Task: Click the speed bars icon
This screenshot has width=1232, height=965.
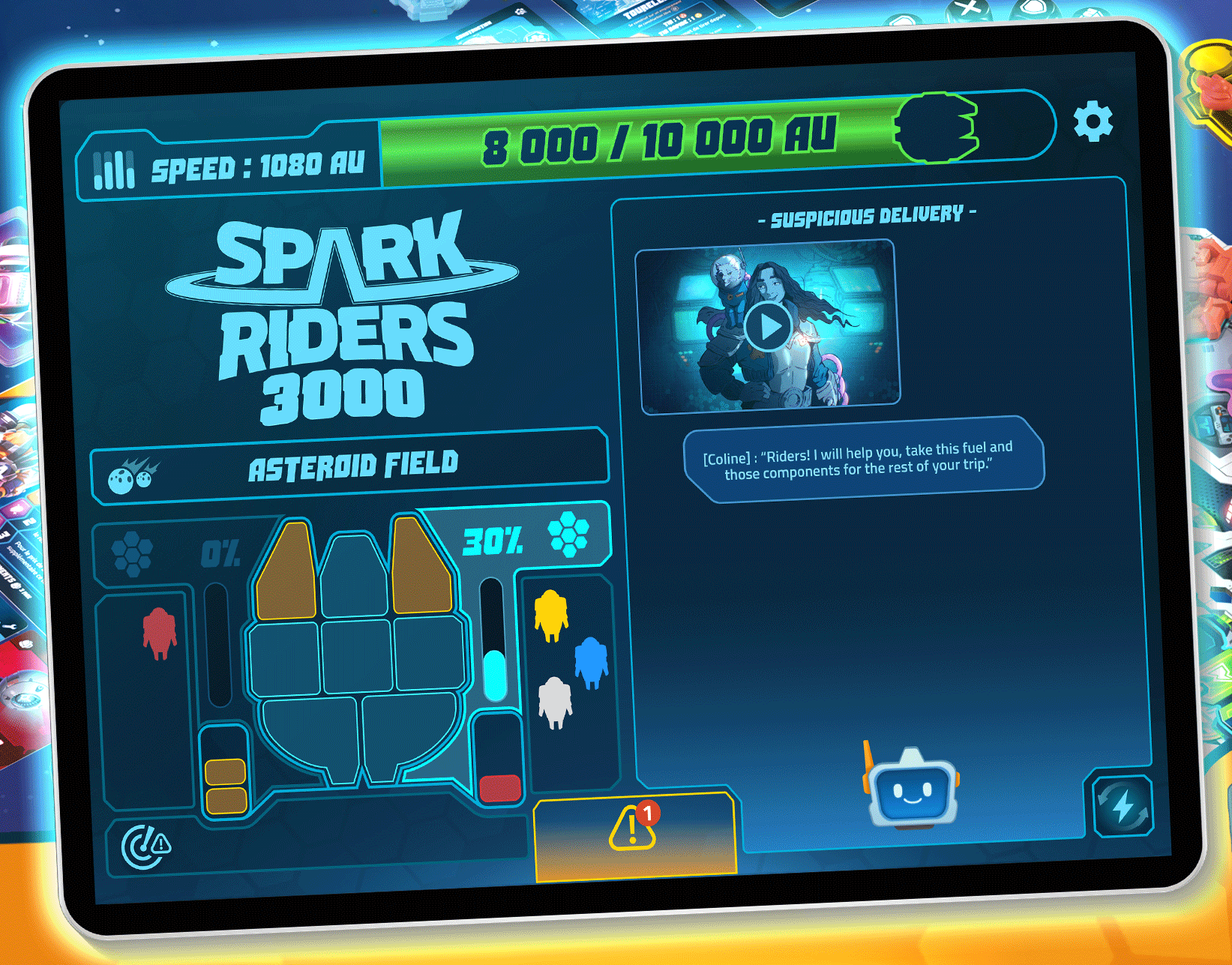Action: [114, 169]
